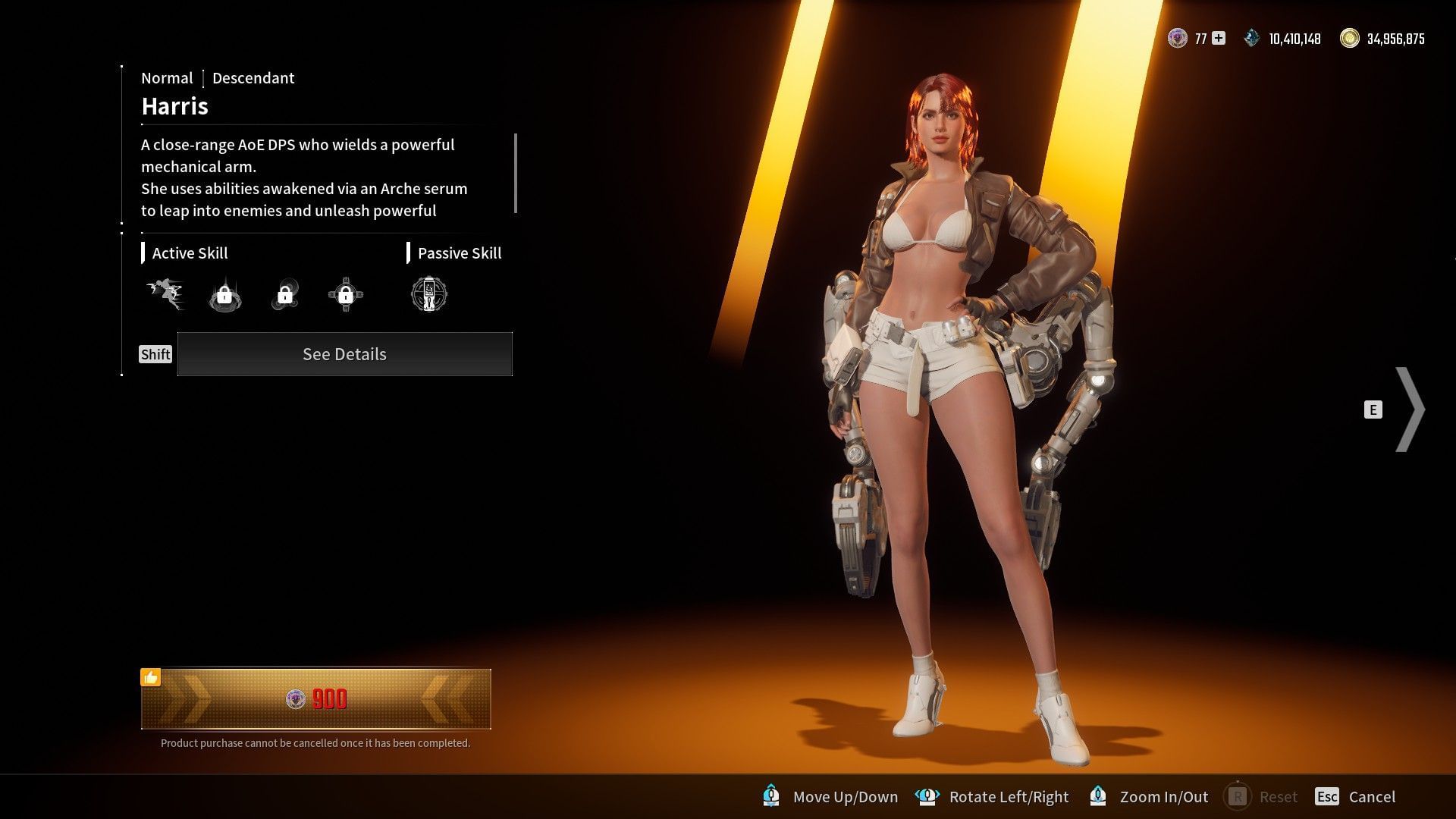
Task: Inspect the second locked active skill
Action: pyautogui.click(x=224, y=295)
